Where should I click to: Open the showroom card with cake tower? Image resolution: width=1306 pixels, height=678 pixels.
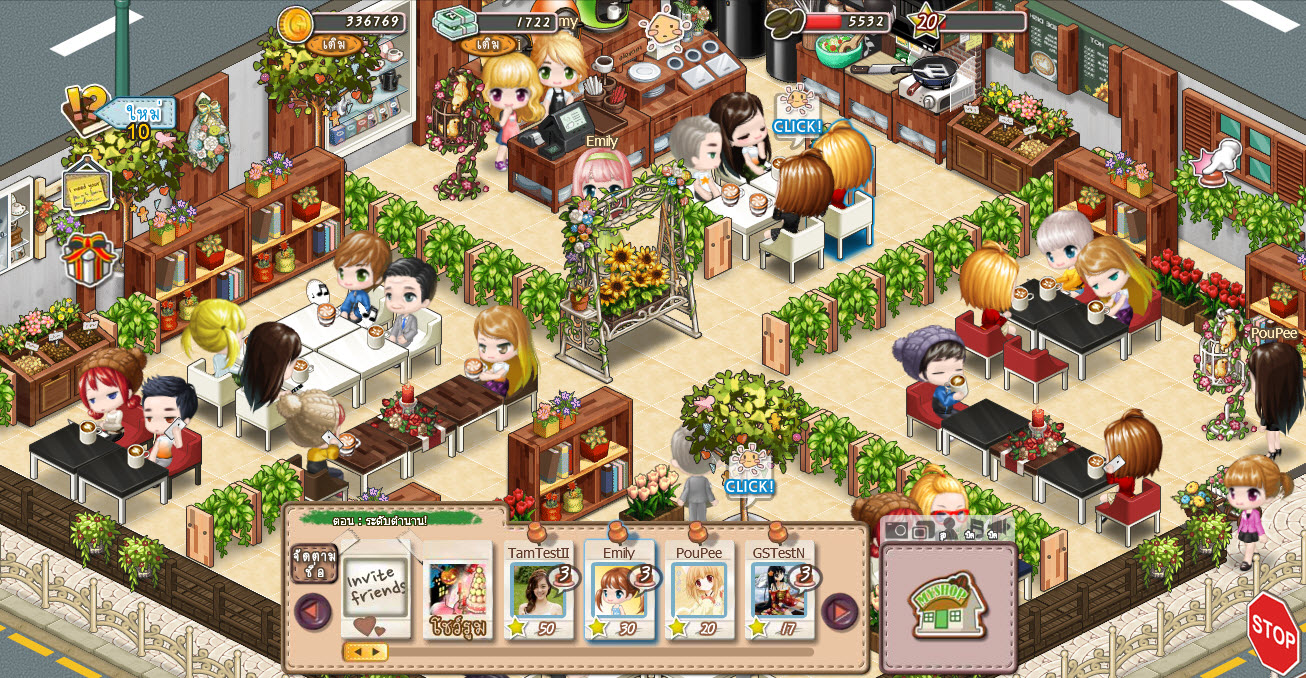click(x=457, y=592)
